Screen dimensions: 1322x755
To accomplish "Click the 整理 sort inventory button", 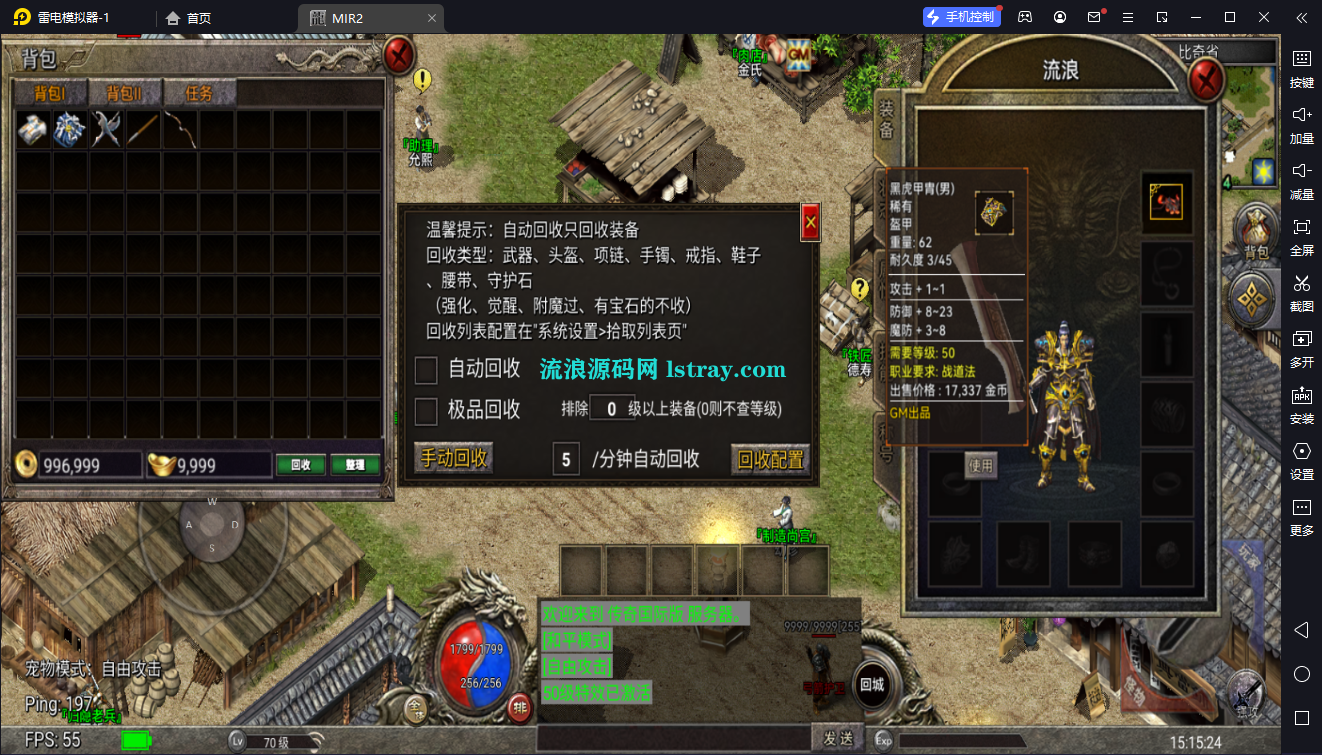I will pyautogui.click(x=355, y=464).
